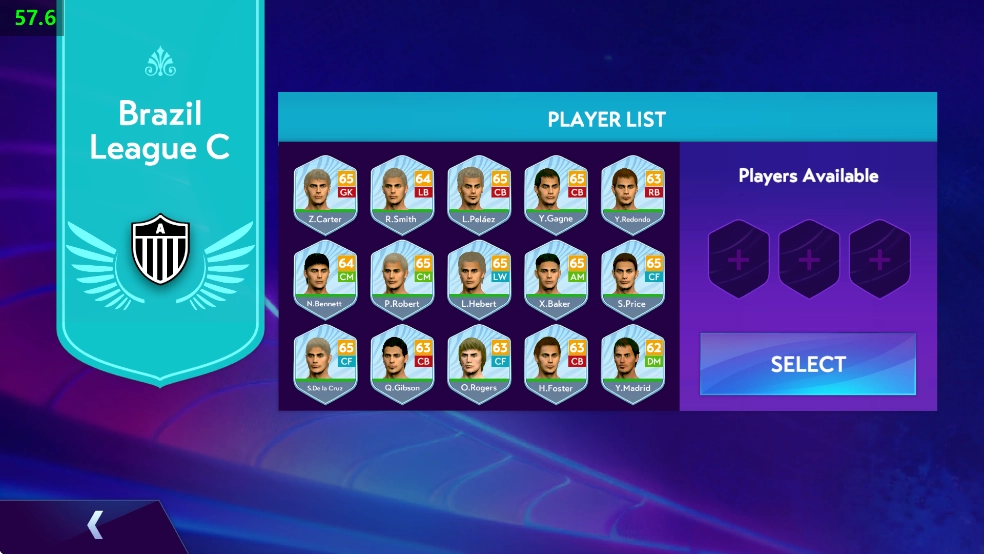Select S.De la Cruz's card

click(x=325, y=364)
